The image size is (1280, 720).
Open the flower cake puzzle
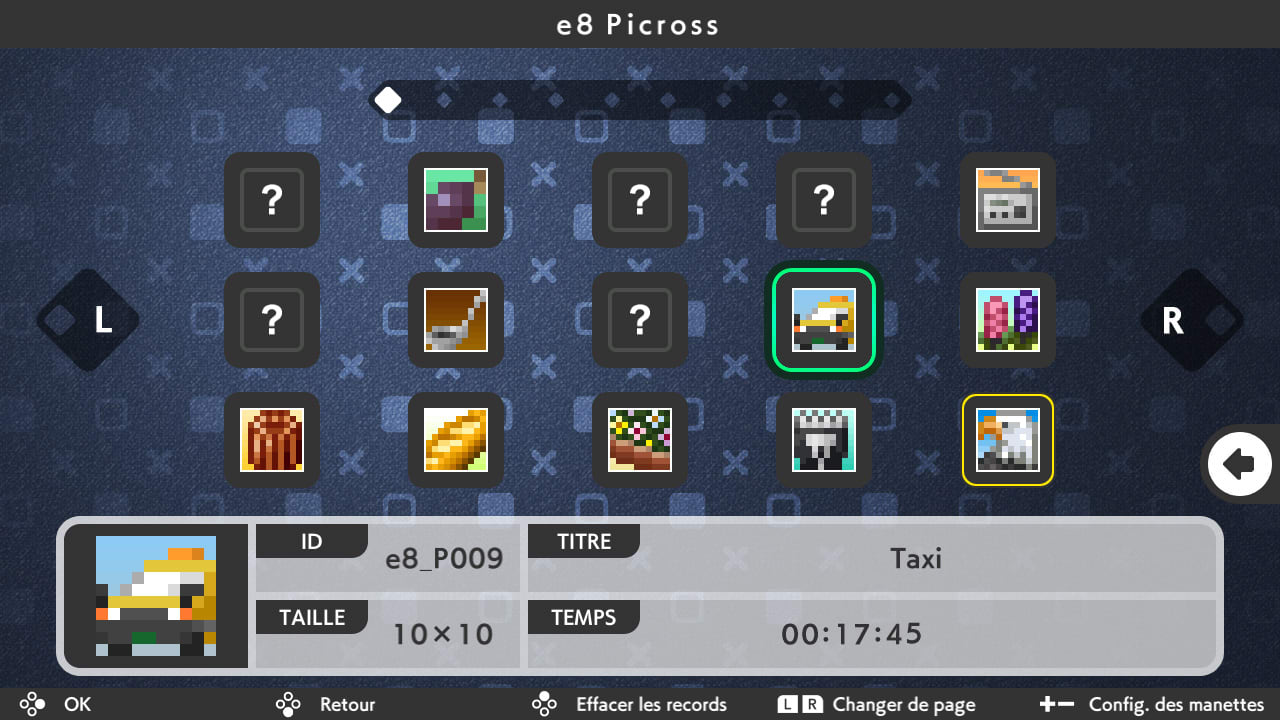640,440
